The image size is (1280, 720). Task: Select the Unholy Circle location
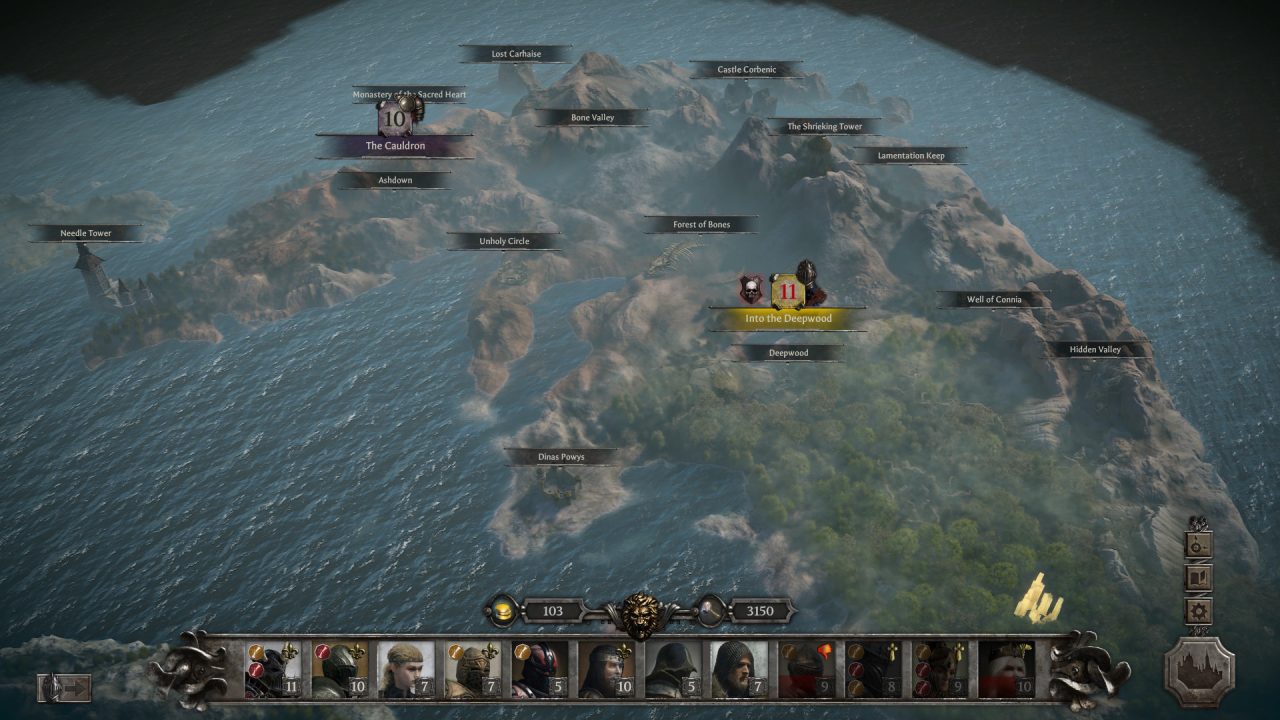pos(504,241)
